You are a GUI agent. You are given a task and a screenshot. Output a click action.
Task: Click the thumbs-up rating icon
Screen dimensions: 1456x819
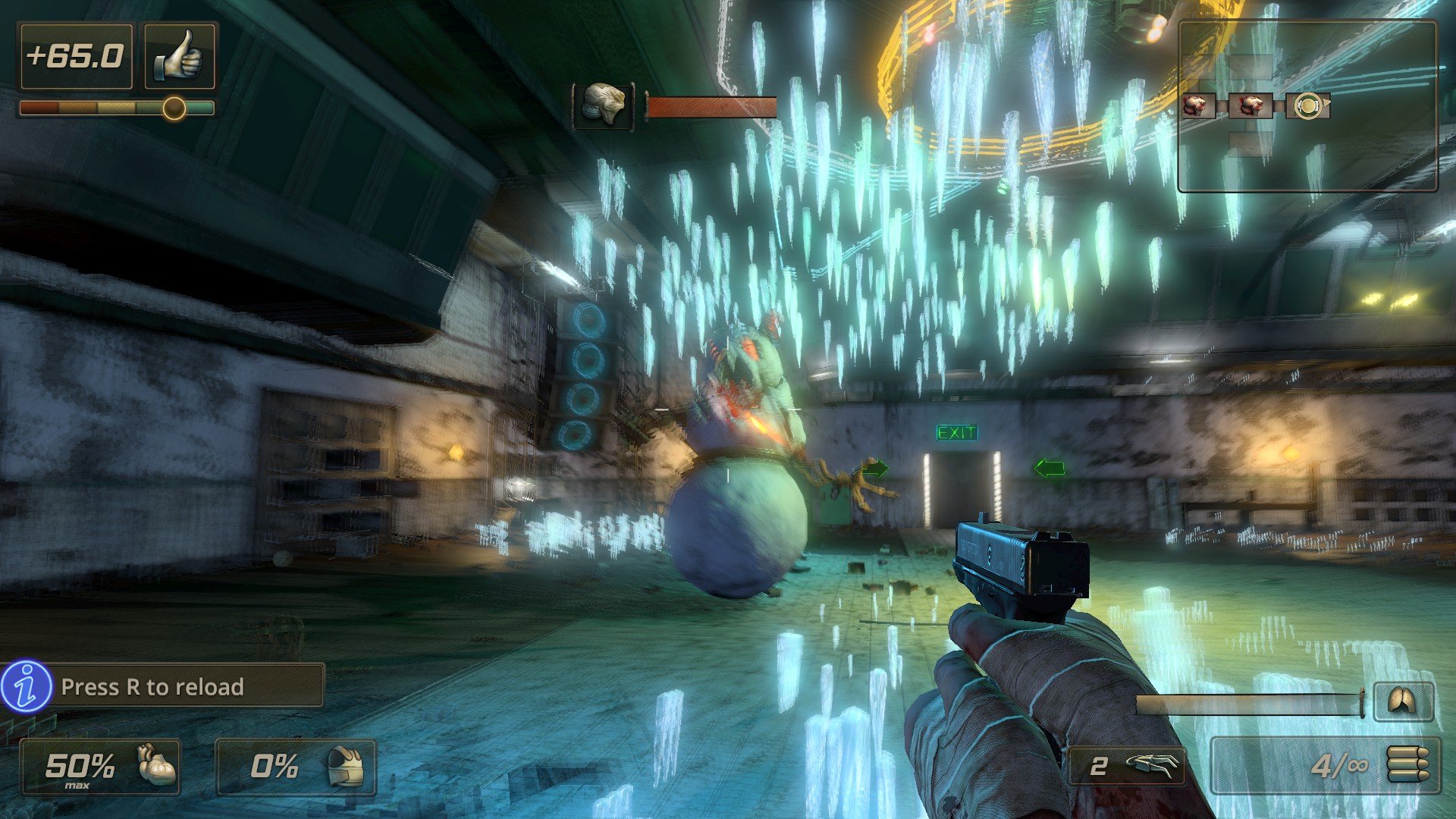[x=180, y=57]
